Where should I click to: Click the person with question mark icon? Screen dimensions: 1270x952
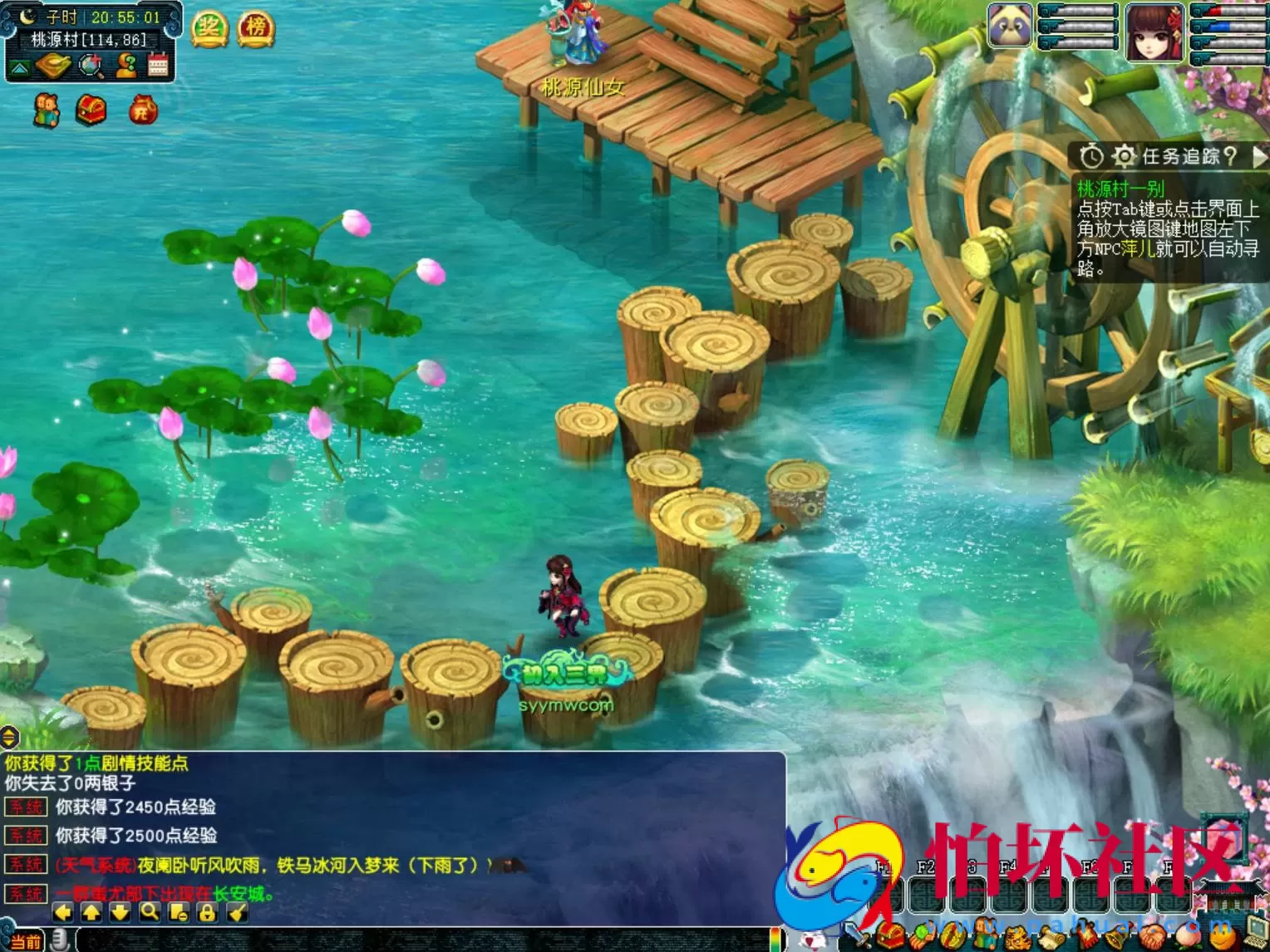(x=126, y=65)
